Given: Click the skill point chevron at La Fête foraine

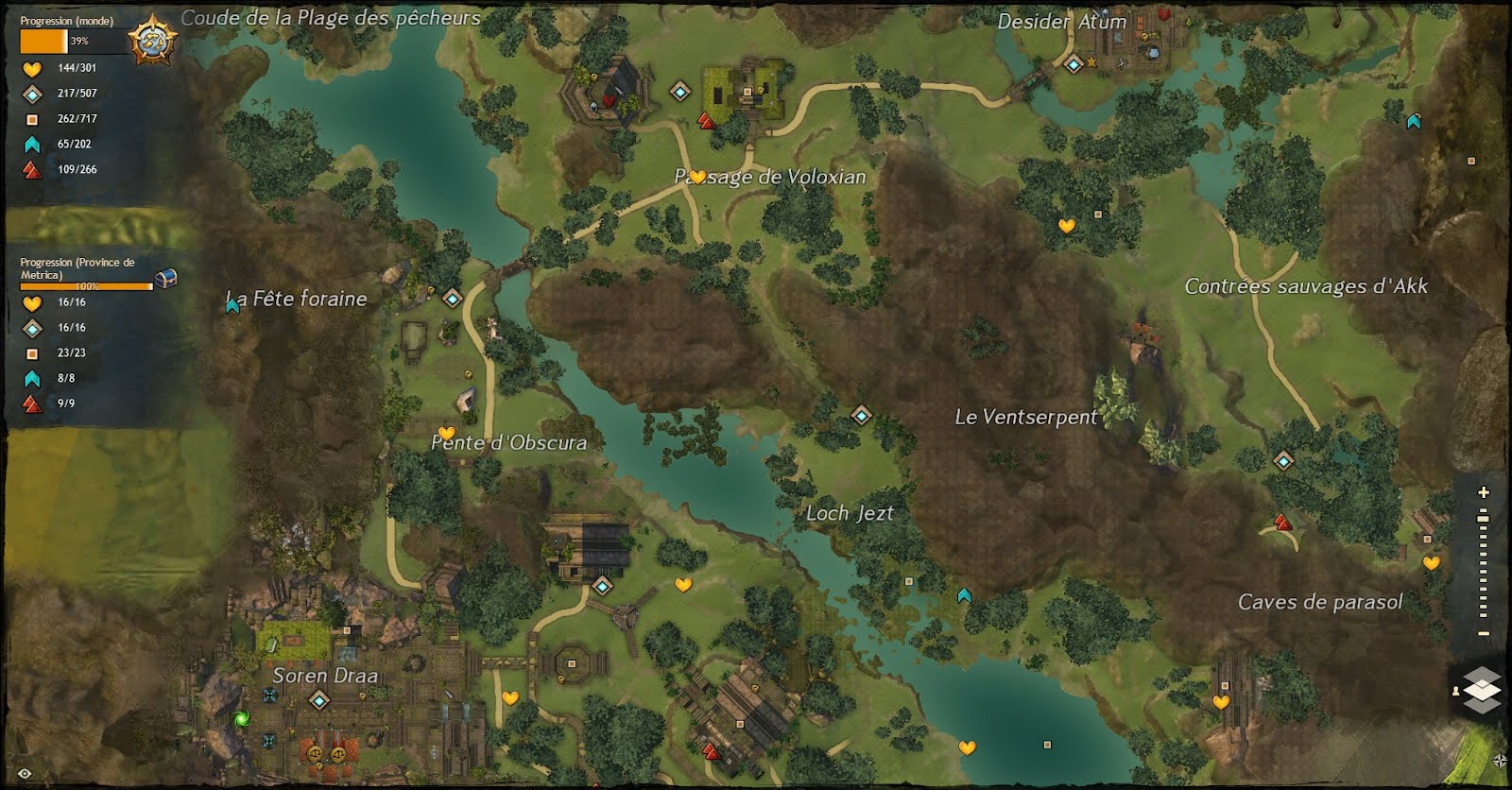Looking at the screenshot, I should click(x=232, y=304).
